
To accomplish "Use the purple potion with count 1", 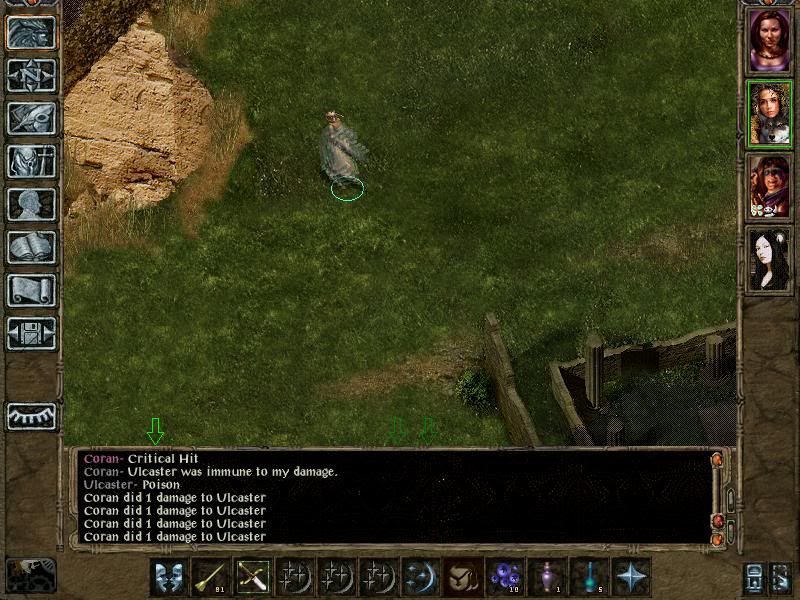I will (x=547, y=577).
